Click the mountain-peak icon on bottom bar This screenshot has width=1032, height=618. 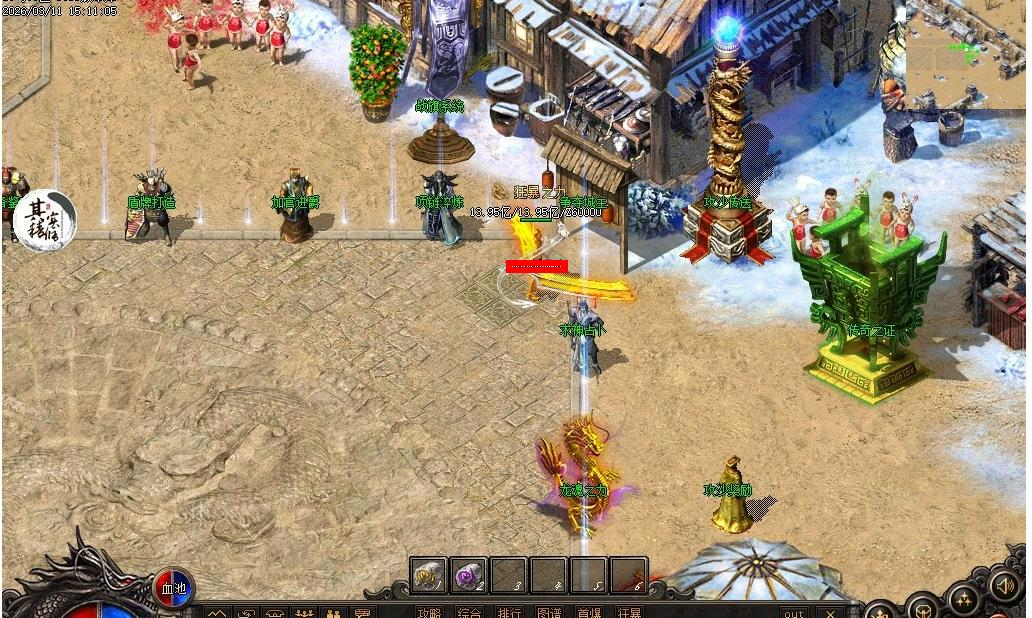218,612
